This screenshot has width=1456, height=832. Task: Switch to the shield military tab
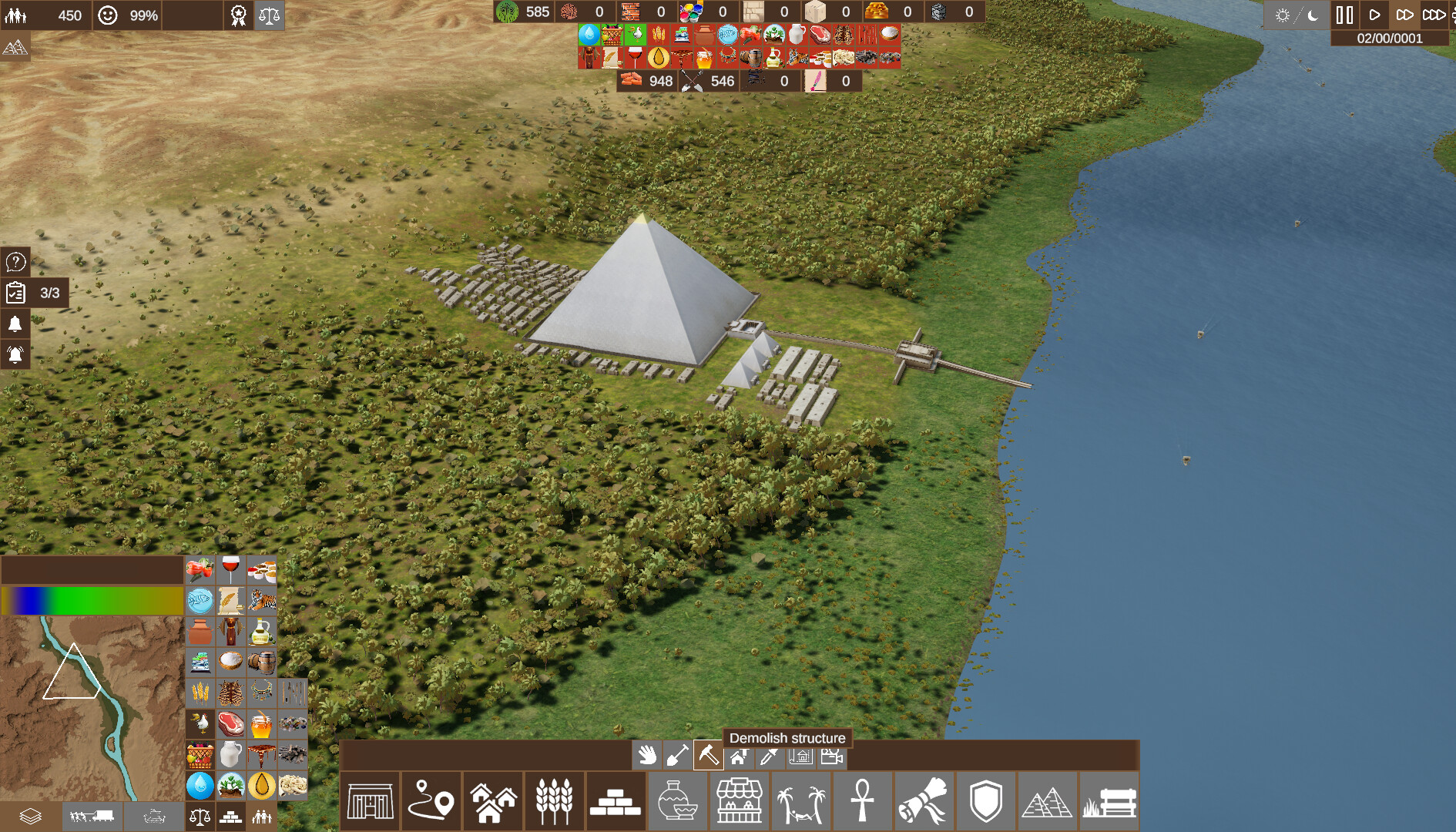pyautogui.click(x=986, y=801)
